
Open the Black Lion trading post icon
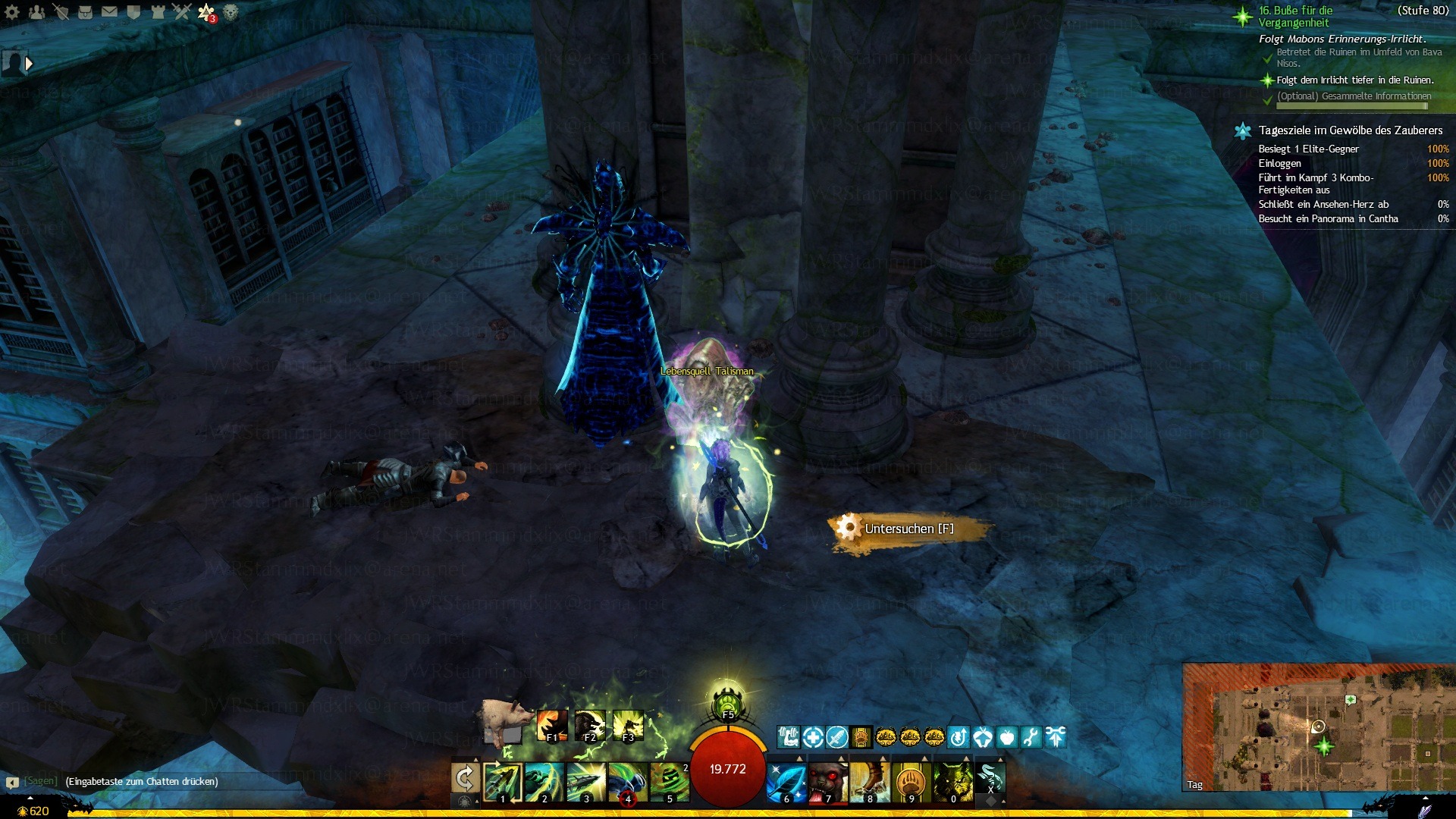coord(231,11)
